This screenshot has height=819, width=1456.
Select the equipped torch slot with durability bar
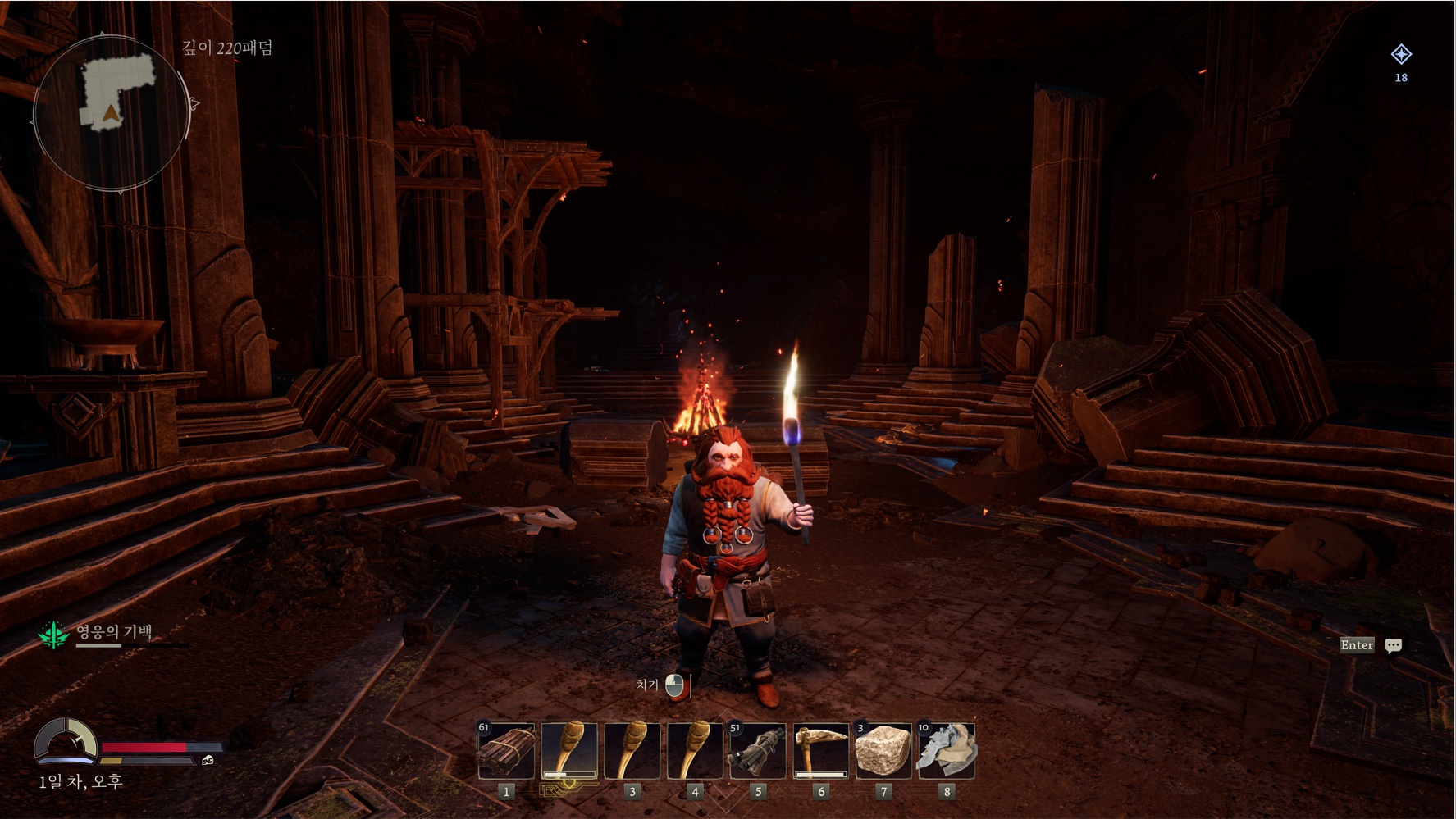click(x=569, y=750)
